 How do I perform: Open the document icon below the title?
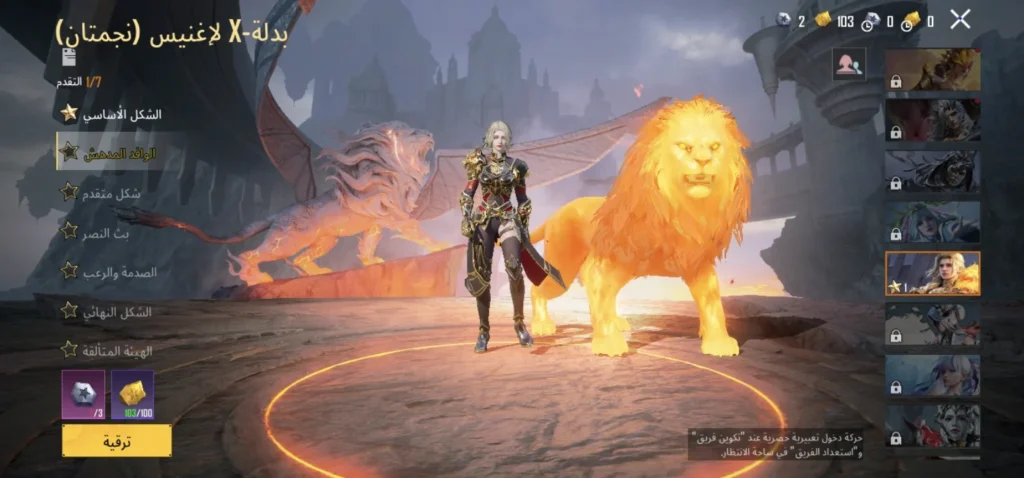(69, 58)
